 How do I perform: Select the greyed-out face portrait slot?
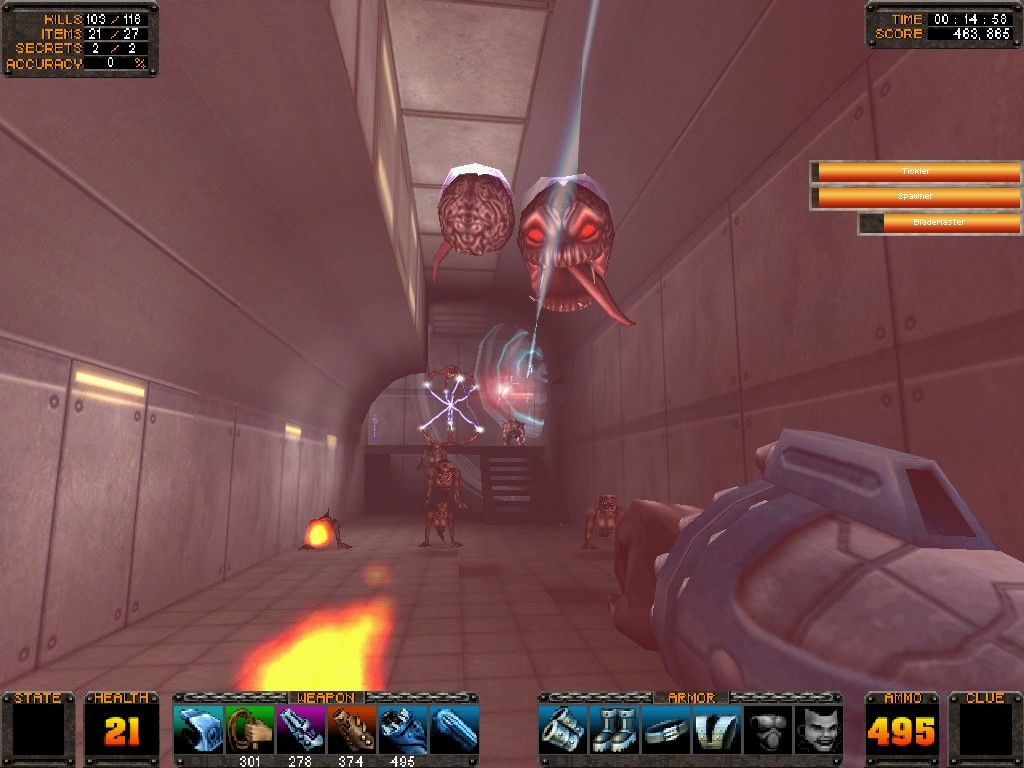point(818,730)
